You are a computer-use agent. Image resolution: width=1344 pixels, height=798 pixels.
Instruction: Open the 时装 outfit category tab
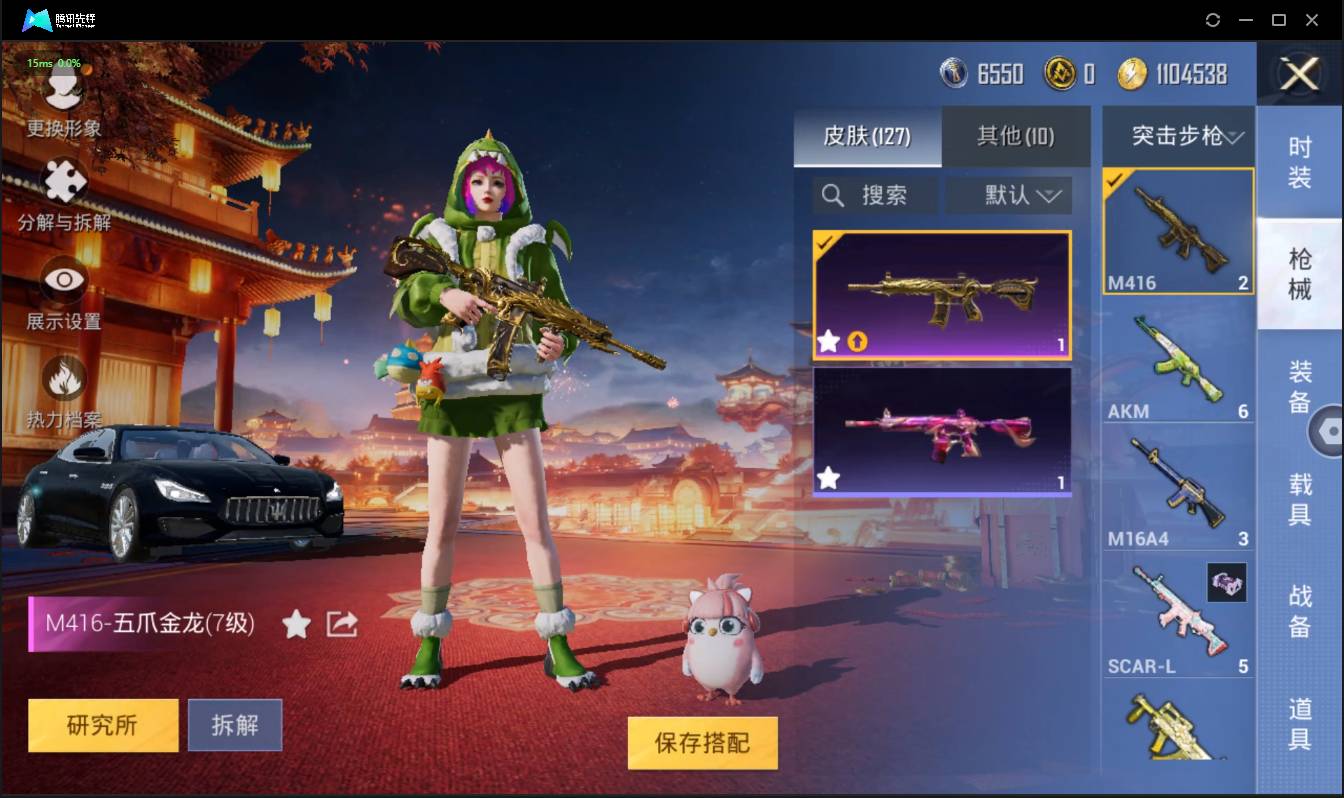coord(1300,163)
